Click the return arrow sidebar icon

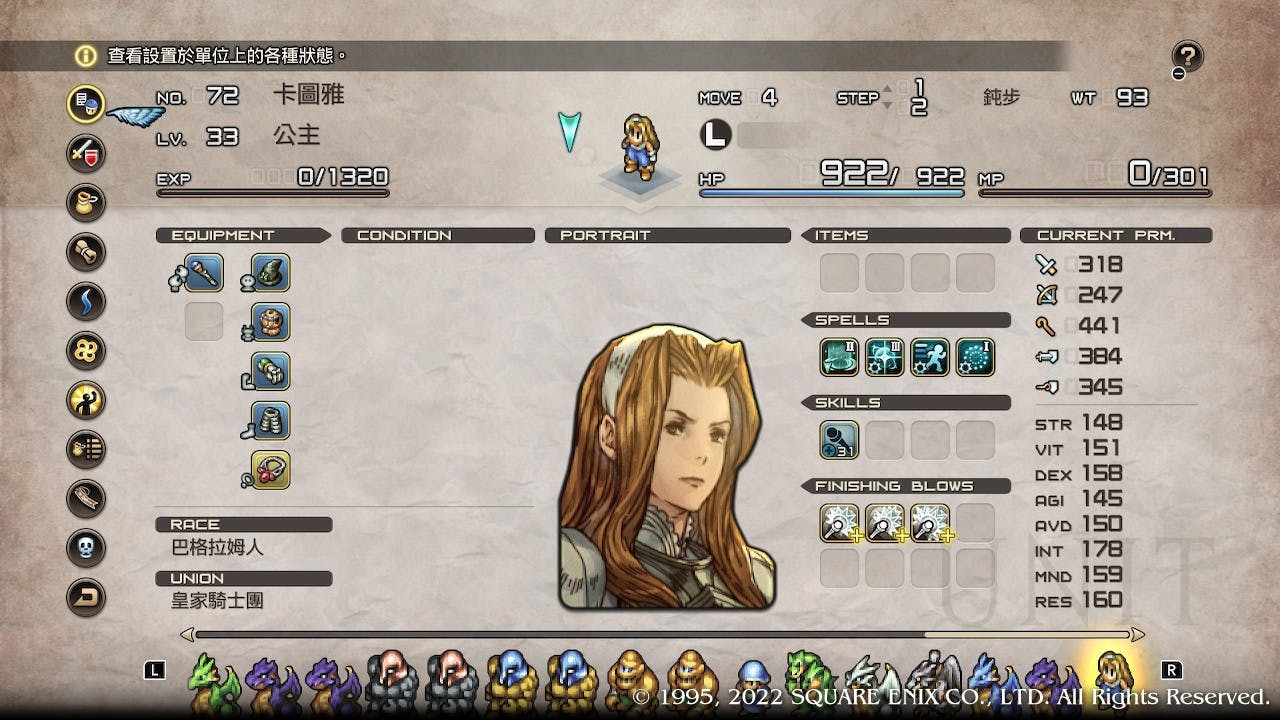86,596
